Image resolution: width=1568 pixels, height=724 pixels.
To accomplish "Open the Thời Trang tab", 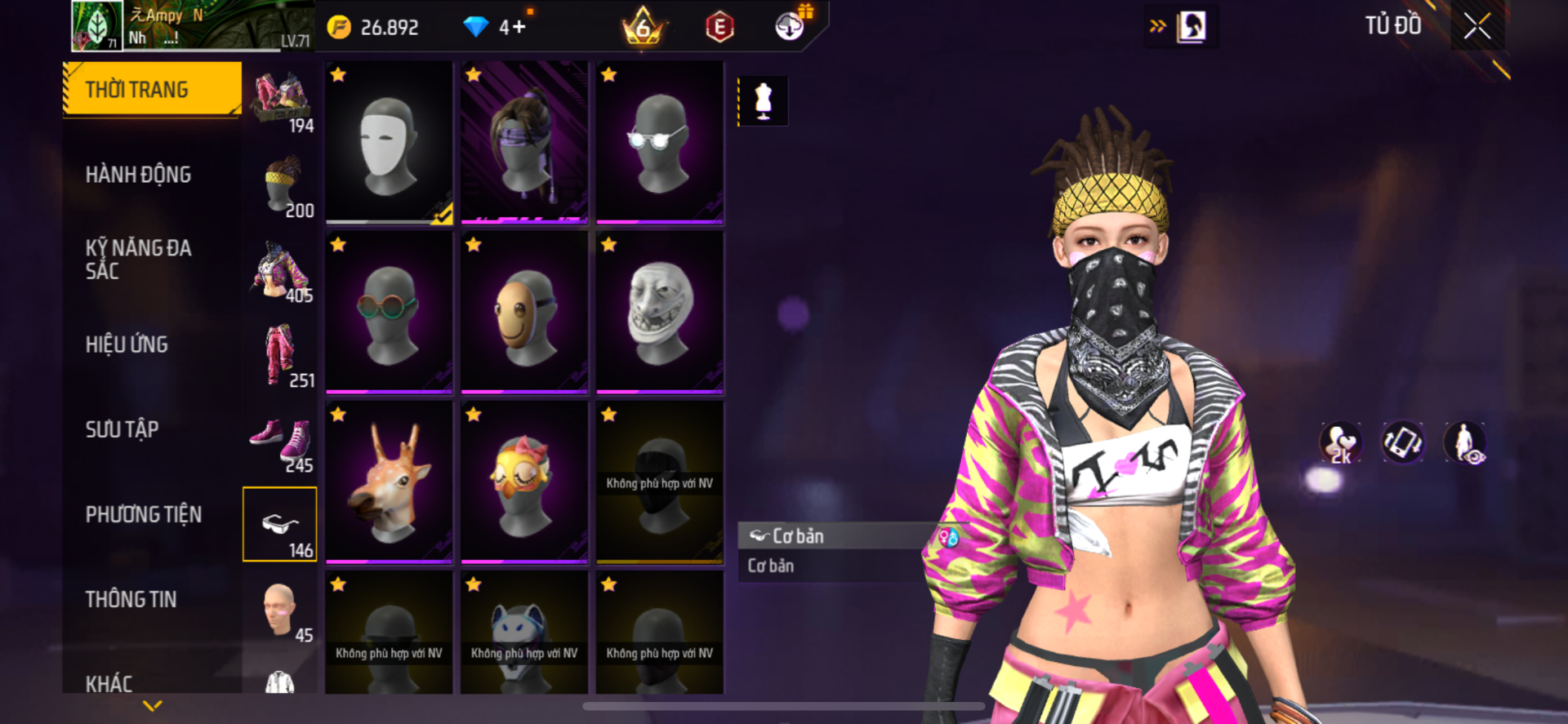I will coord(153,89).
